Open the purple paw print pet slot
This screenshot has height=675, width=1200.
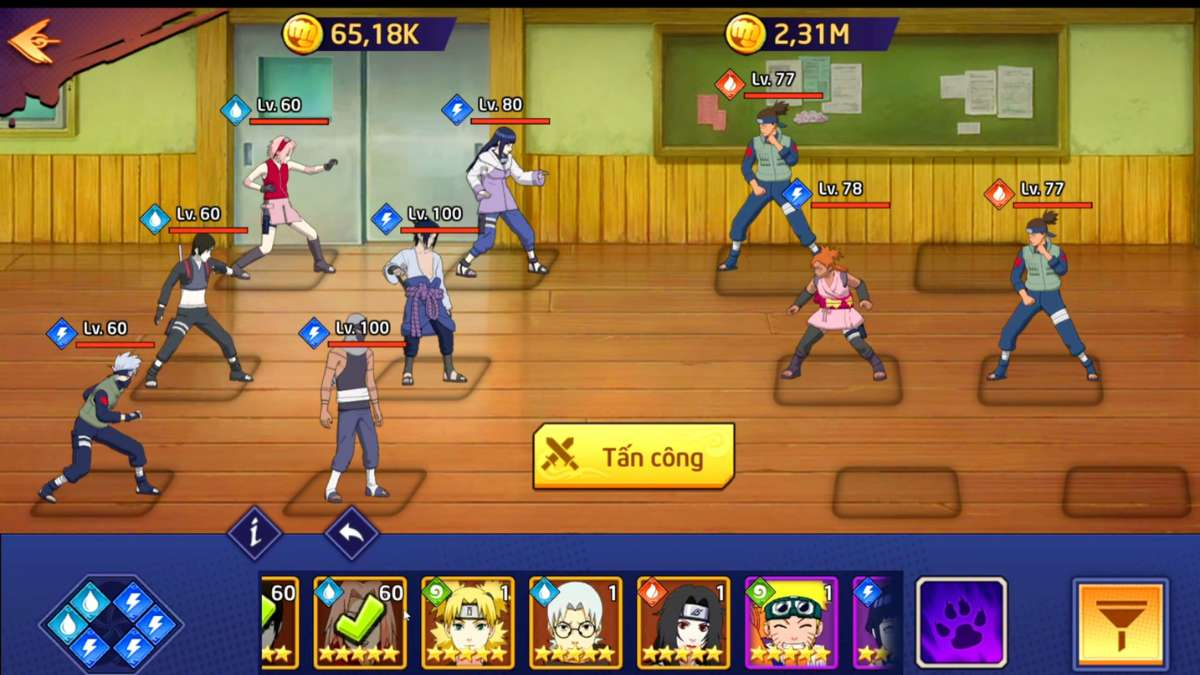pos(961,622)
